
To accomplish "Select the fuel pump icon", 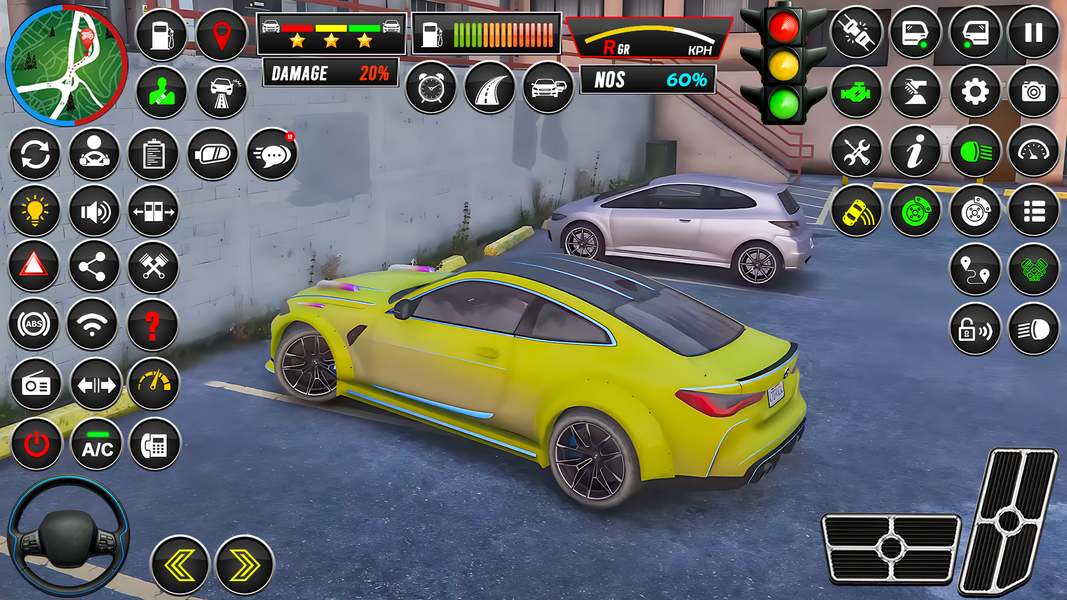I will [161, 35].
